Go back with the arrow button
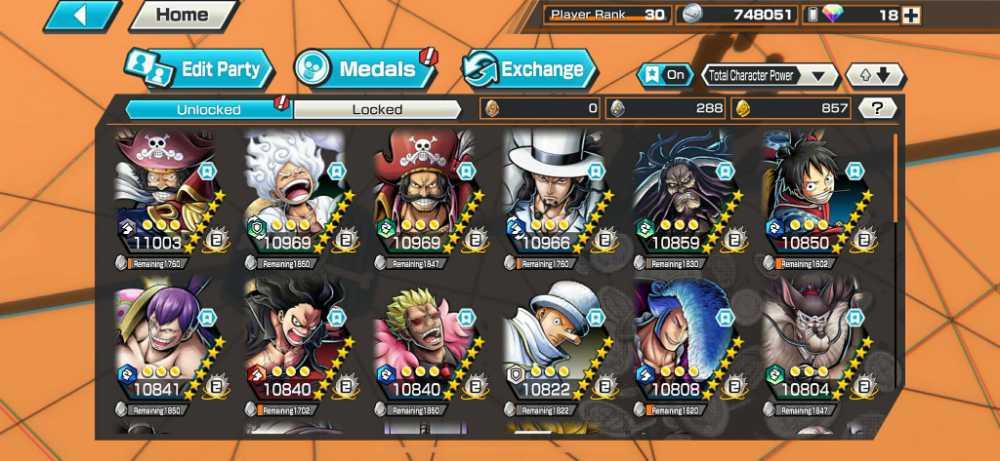The width and height of the screenshot is (1000, 461). coord(82,15)
